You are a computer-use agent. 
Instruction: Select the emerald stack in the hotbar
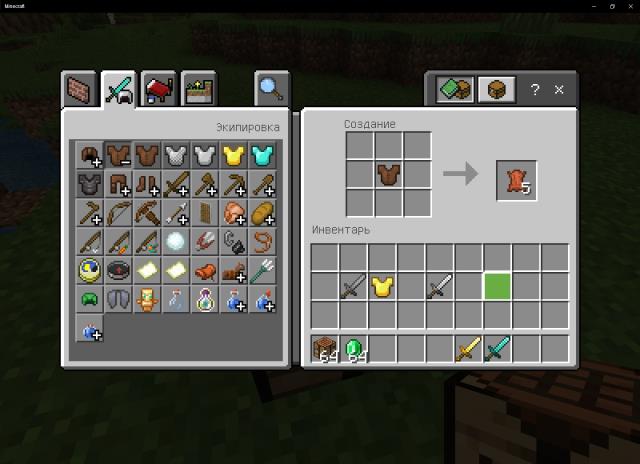(352, 349)
